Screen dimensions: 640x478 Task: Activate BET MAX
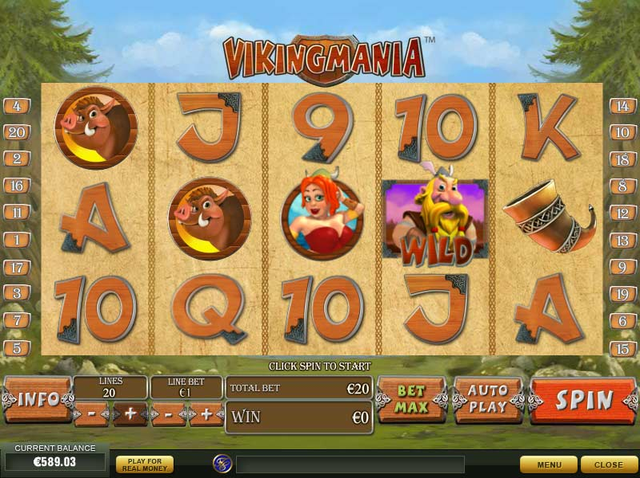(411, 400)
